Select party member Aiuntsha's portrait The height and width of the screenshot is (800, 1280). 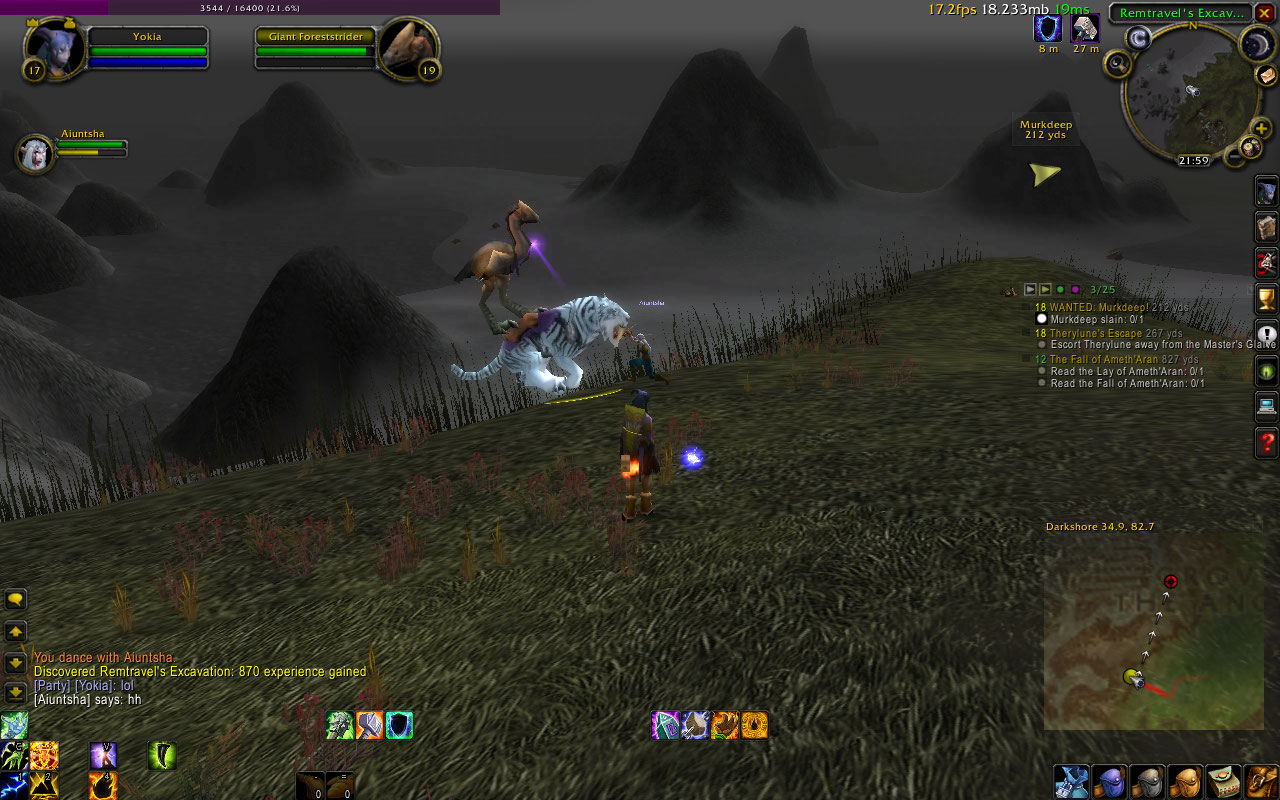[35, 153]
